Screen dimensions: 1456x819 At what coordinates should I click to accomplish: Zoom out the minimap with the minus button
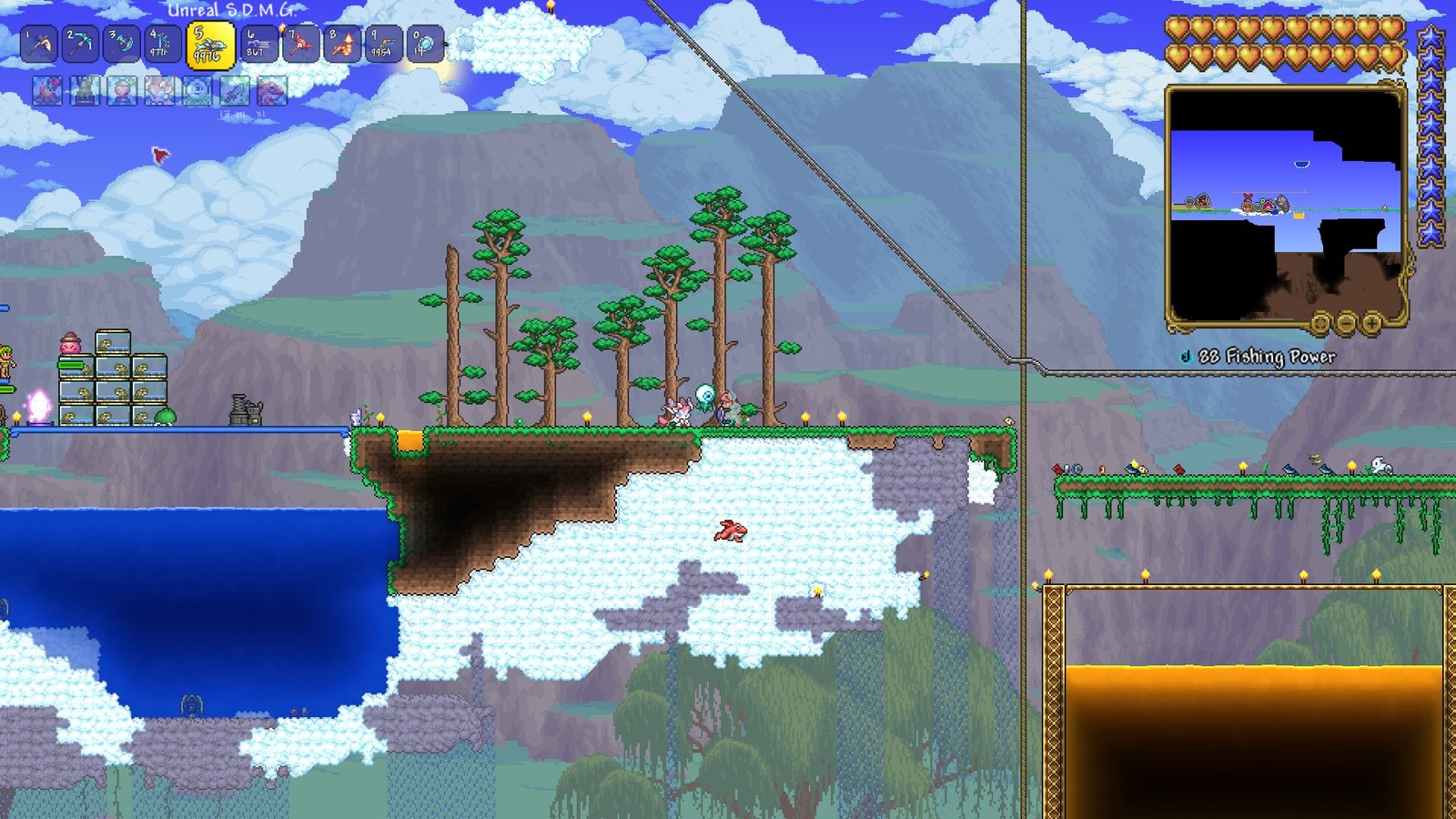1346,325
